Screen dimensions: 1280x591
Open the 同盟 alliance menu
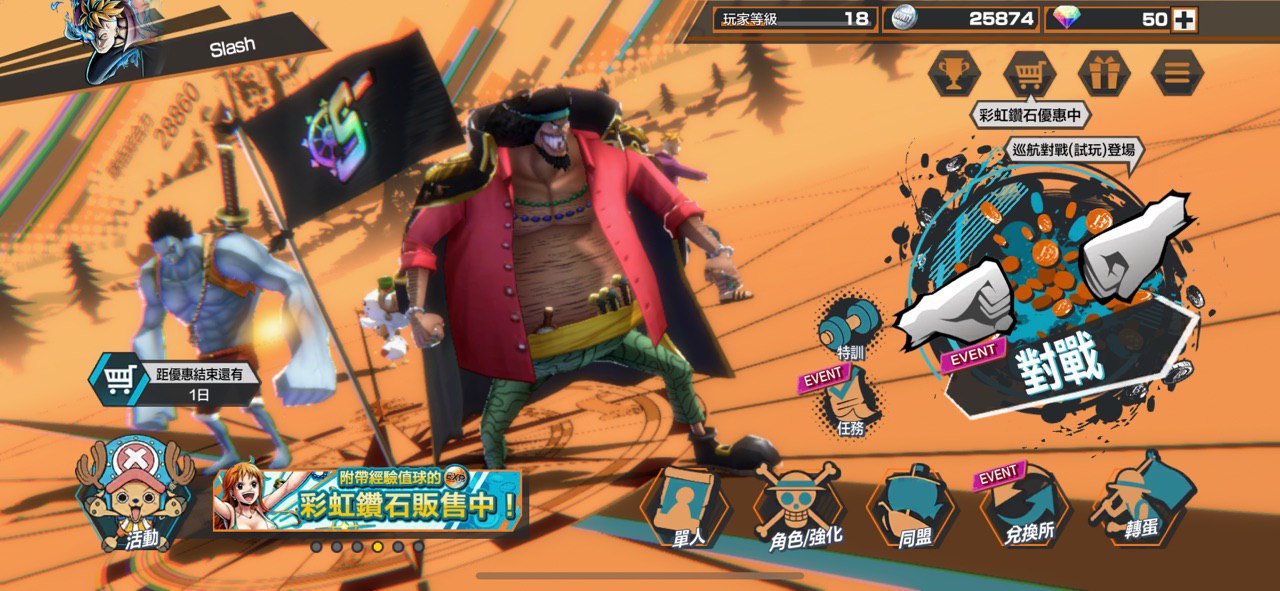coord(912,508)
